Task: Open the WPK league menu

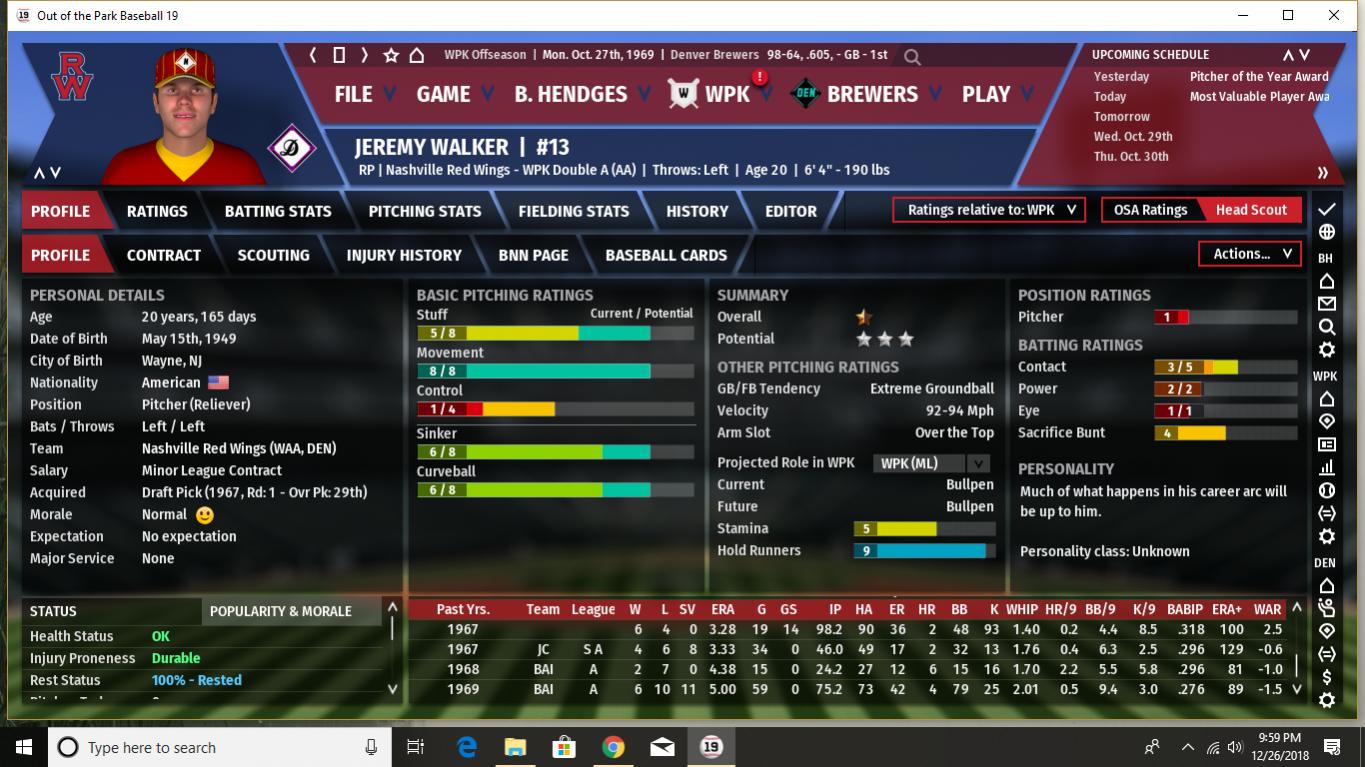Action: (x=727, y=94)
